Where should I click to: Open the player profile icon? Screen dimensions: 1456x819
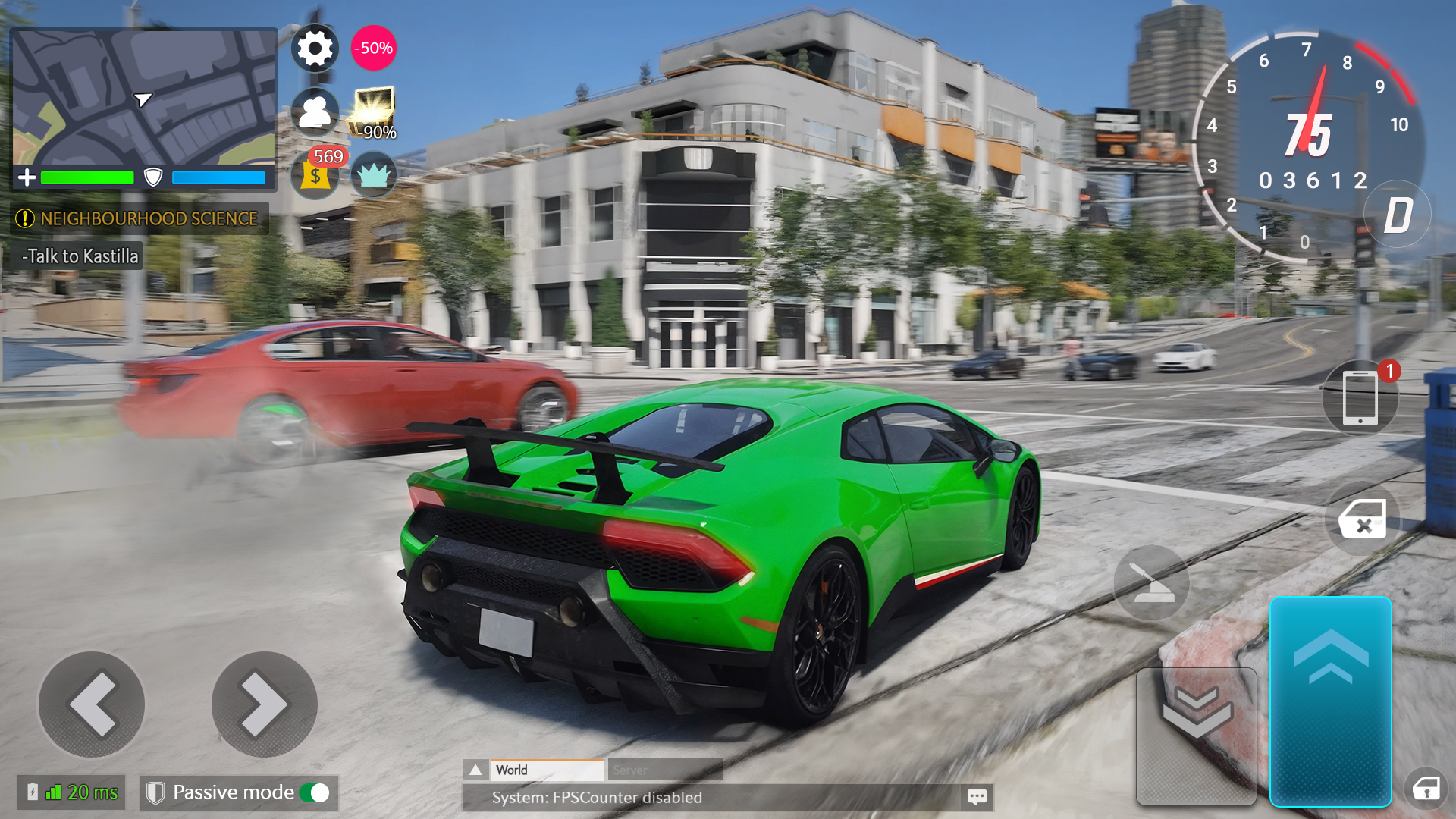(315, 112)
